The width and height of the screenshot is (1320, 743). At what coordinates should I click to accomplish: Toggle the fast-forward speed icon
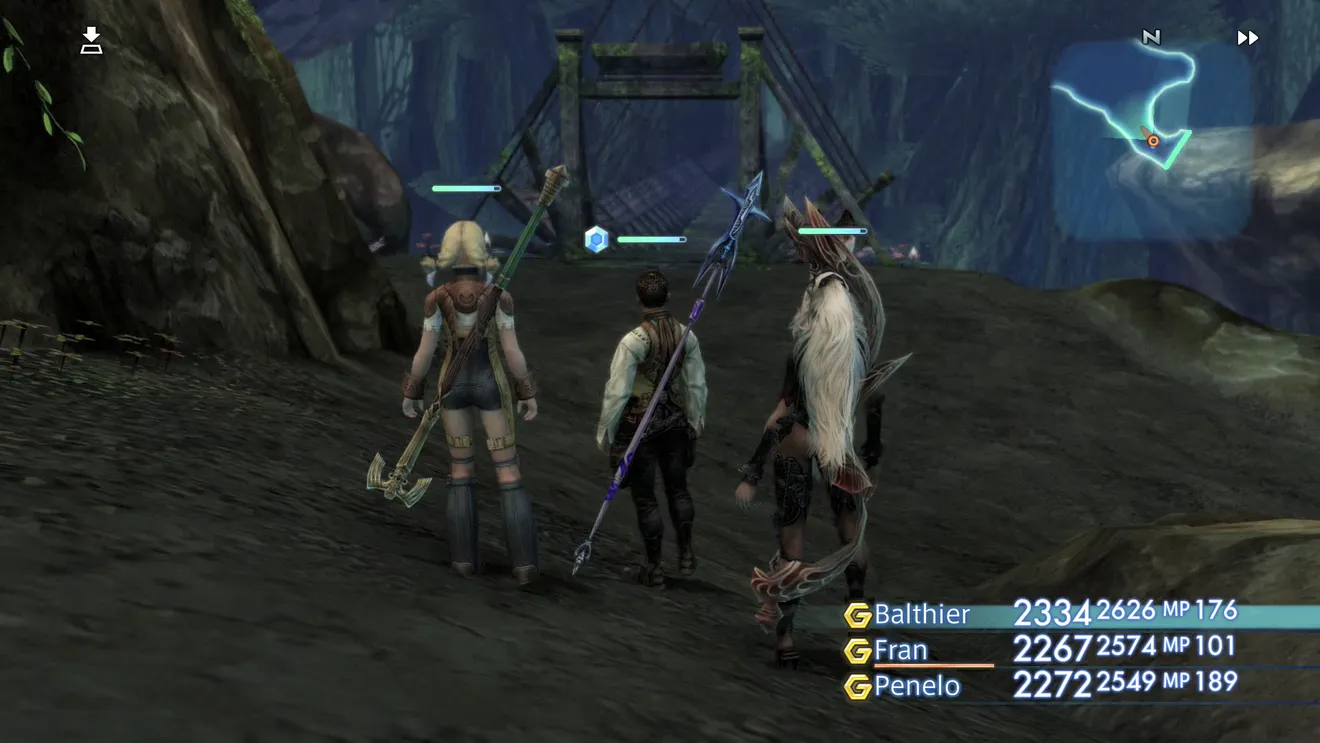coord(1247,38)
